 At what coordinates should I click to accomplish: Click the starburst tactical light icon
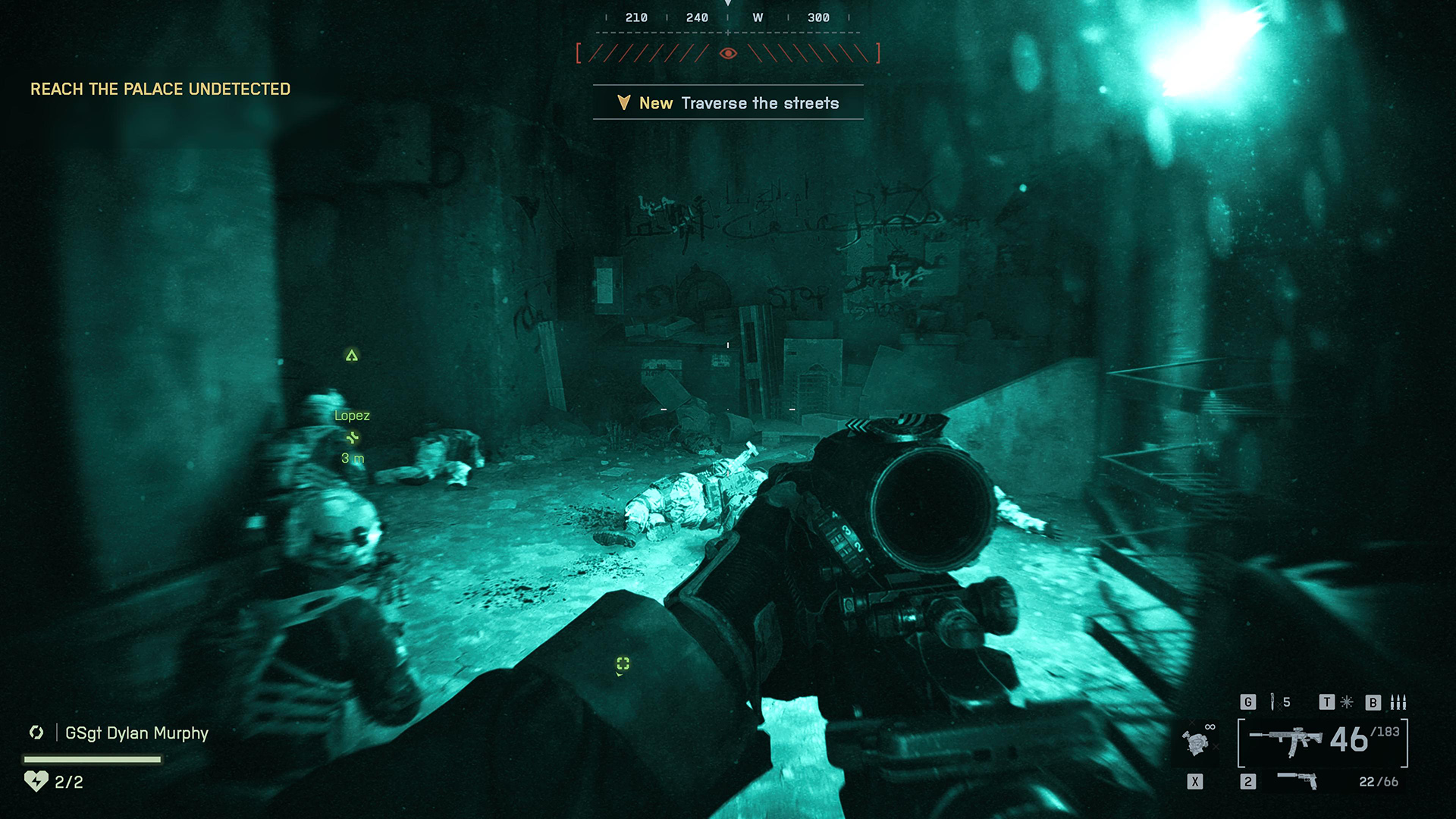(x=1347, y=702)
